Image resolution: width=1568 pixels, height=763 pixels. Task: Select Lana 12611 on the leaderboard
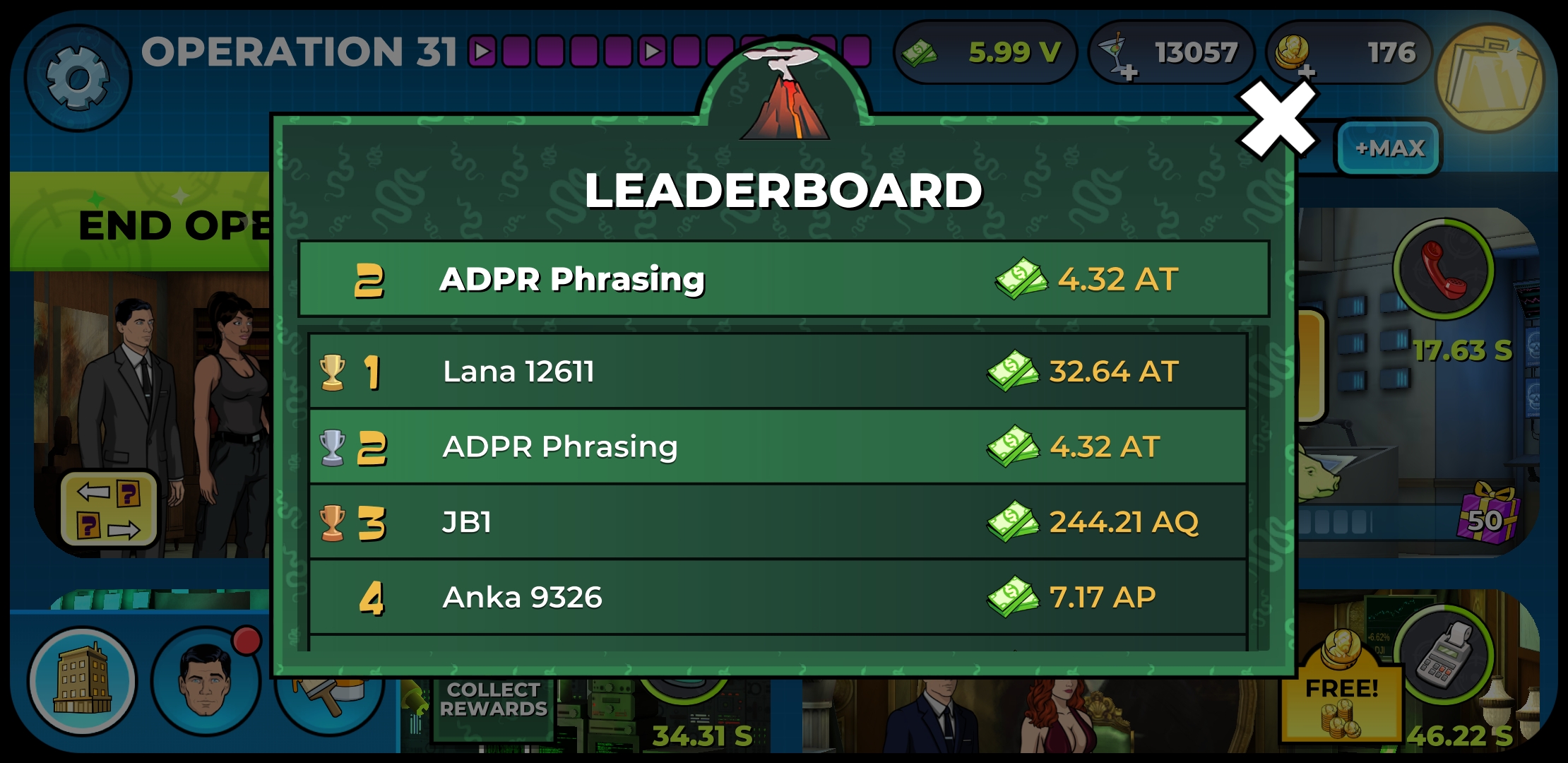click(777, 371)
